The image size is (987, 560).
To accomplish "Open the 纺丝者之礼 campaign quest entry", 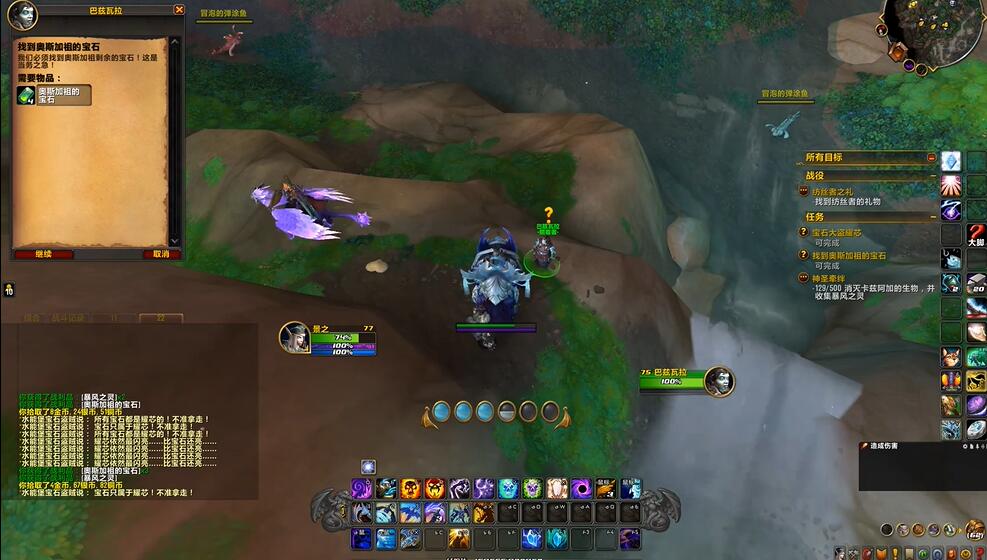I will pos(831,191).
